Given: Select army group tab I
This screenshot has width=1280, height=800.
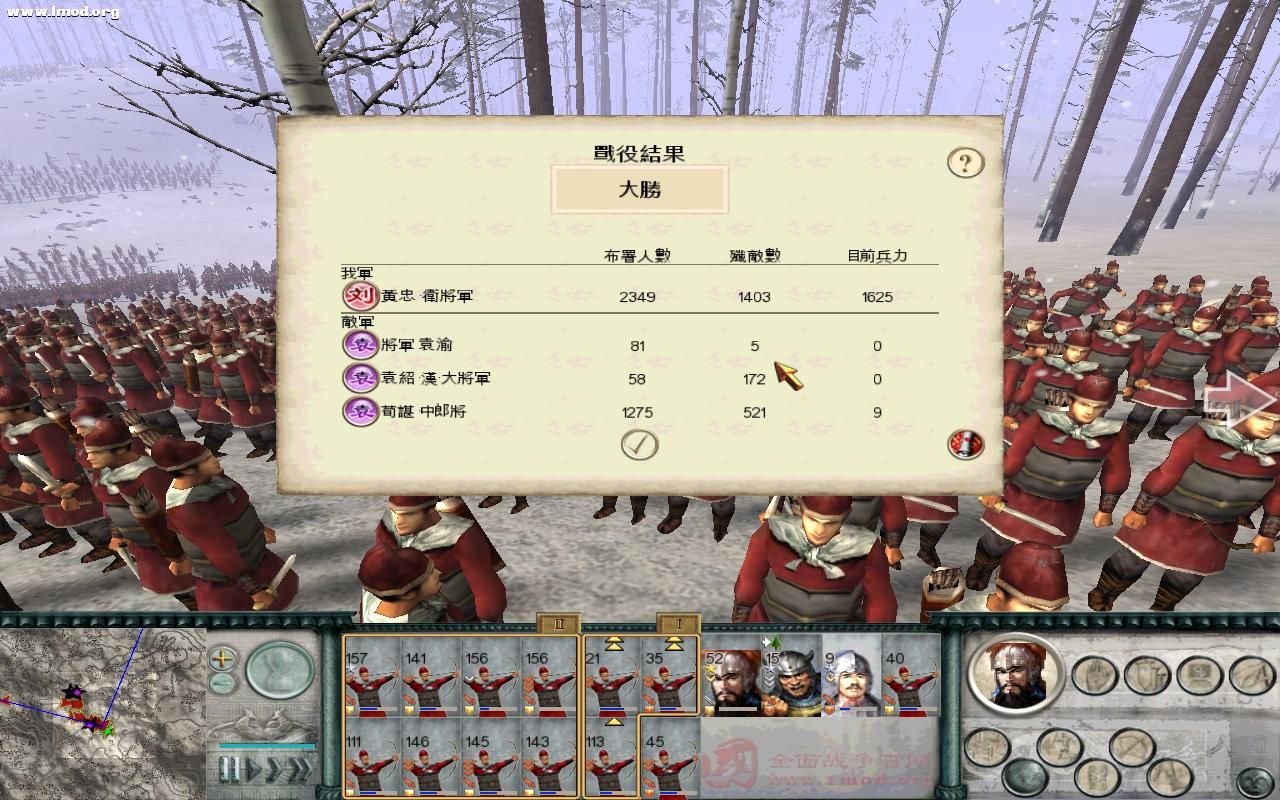Looking at the screenshot, I should click(679, 624).
